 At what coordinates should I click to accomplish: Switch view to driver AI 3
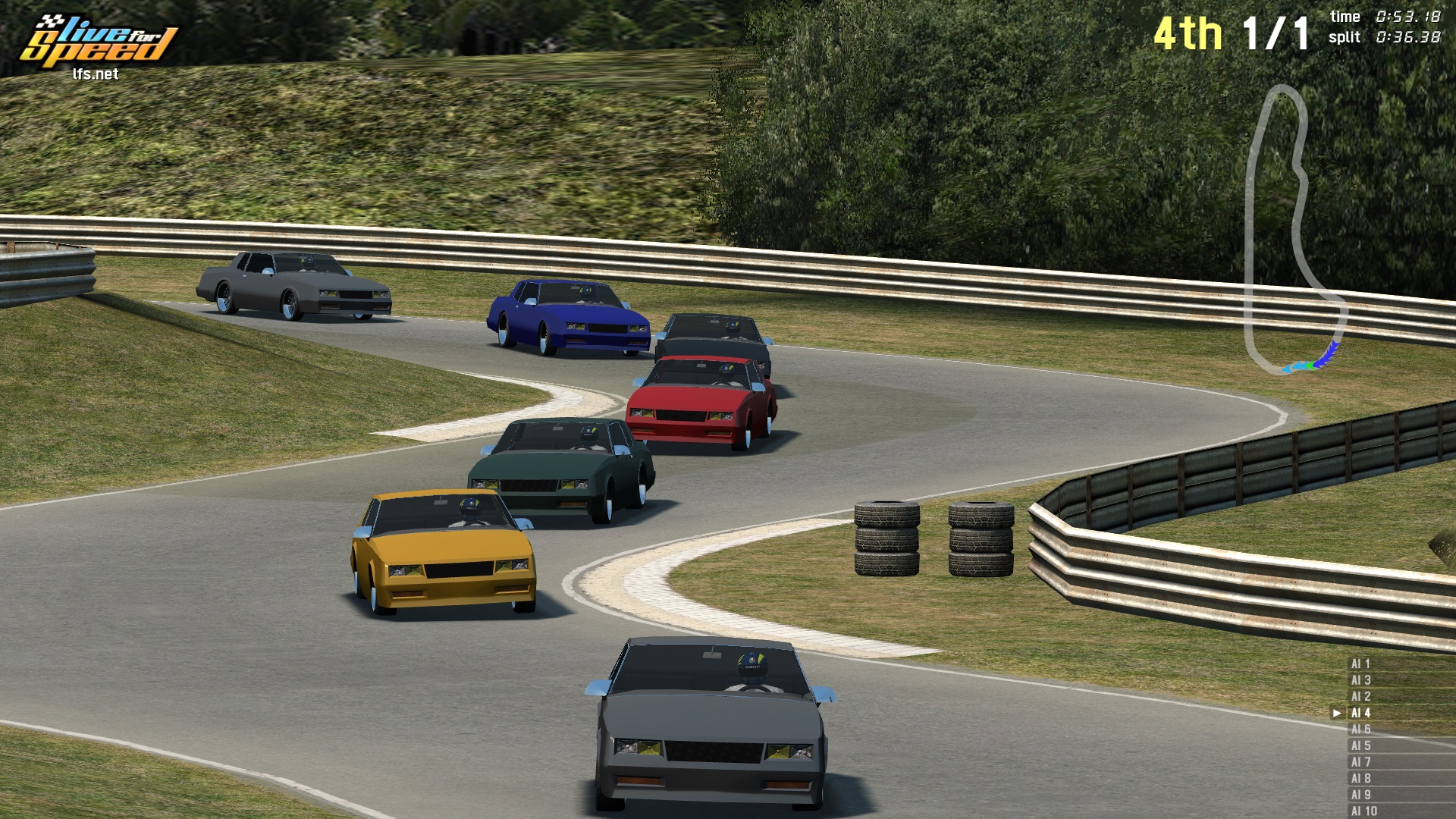click(x=1360, y=680)
